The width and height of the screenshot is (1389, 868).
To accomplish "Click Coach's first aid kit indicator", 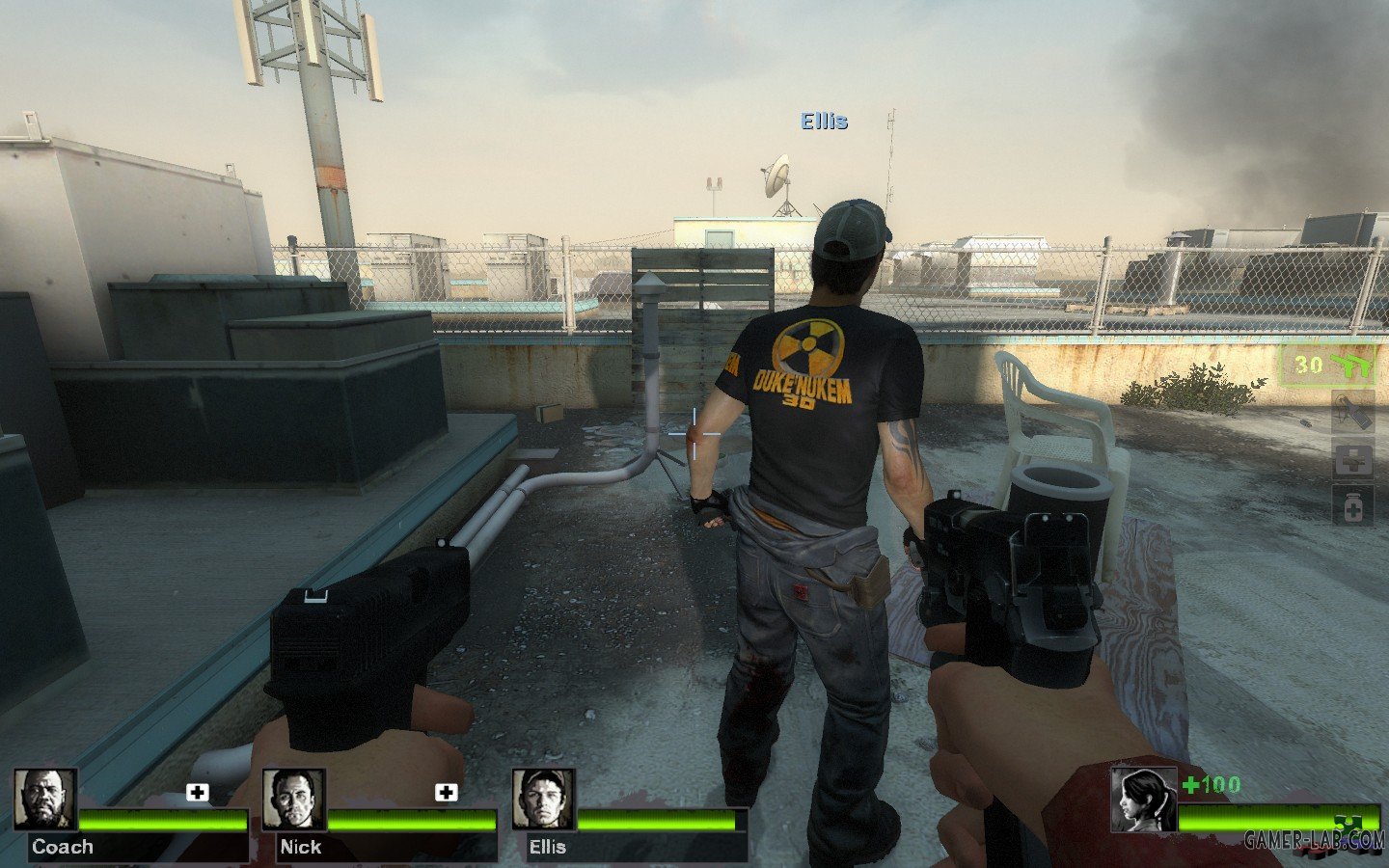I will pyautogui.click(x=198, y=793).
